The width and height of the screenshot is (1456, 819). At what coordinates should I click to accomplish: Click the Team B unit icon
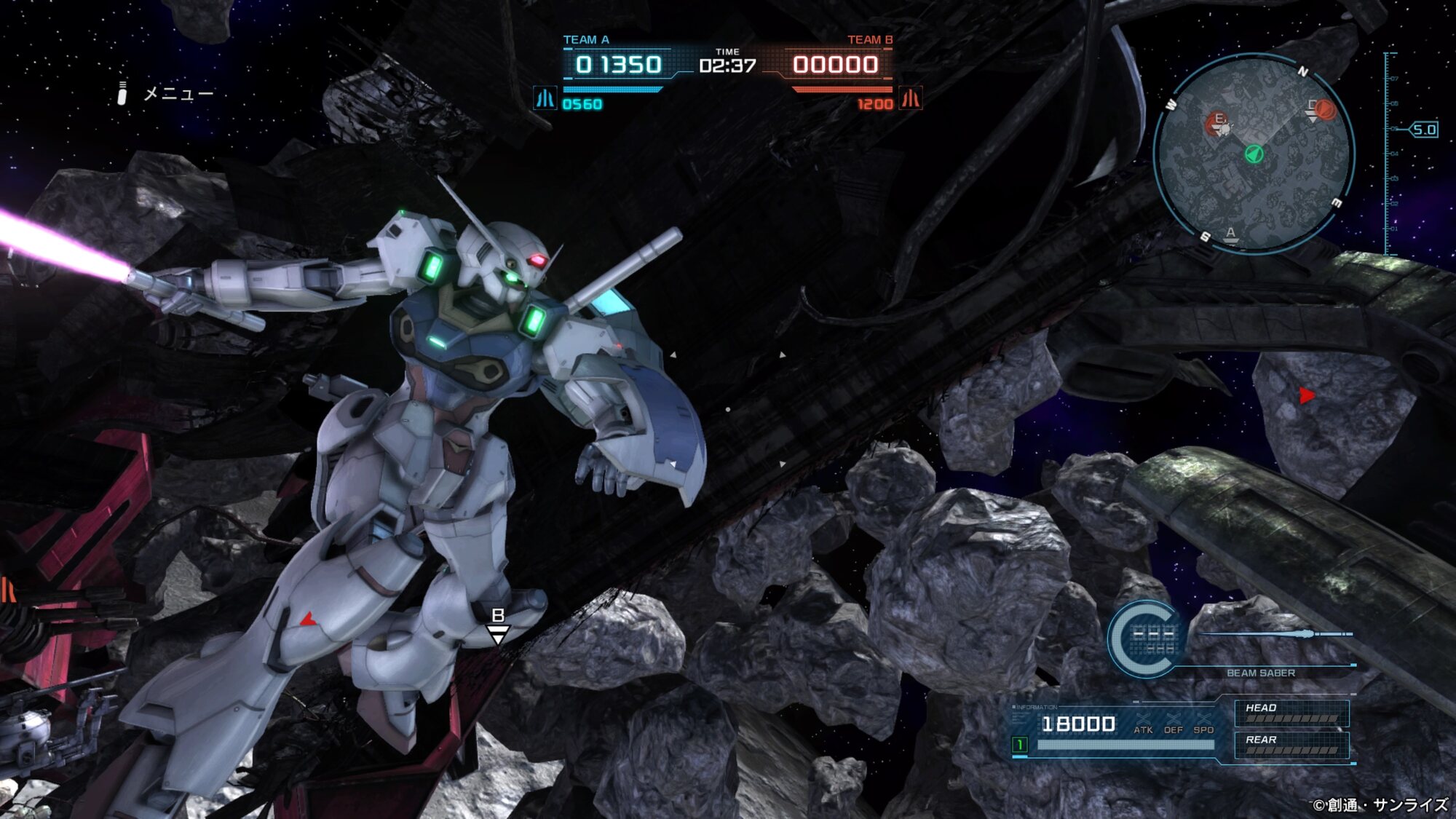click(x=911, y=98)
